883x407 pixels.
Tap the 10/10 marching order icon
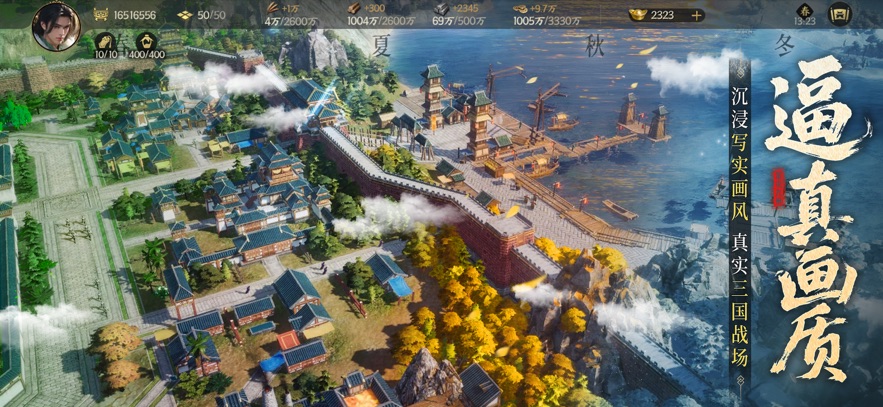coord(105,41)
